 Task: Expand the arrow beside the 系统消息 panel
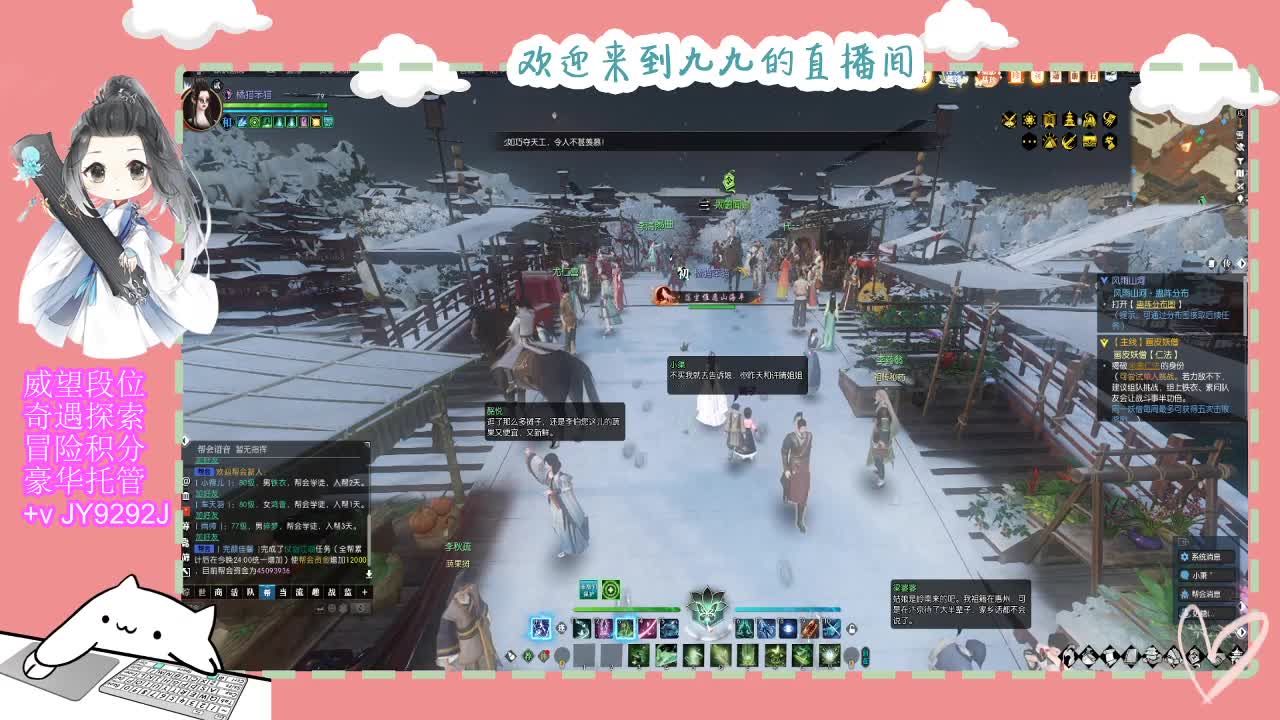(x=1242, y=605)
